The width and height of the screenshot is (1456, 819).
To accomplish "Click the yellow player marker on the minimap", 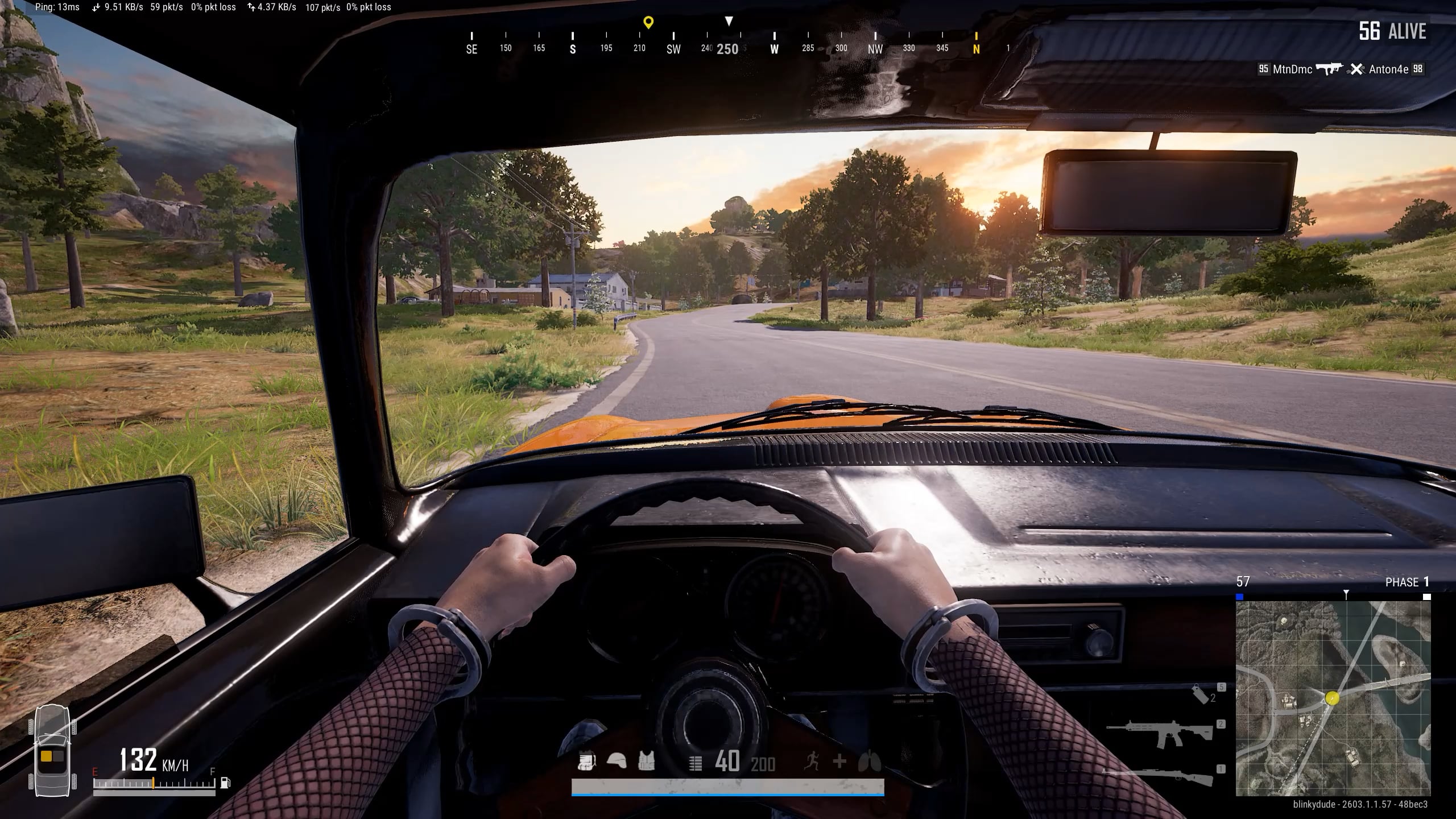I will [1332, 698].
